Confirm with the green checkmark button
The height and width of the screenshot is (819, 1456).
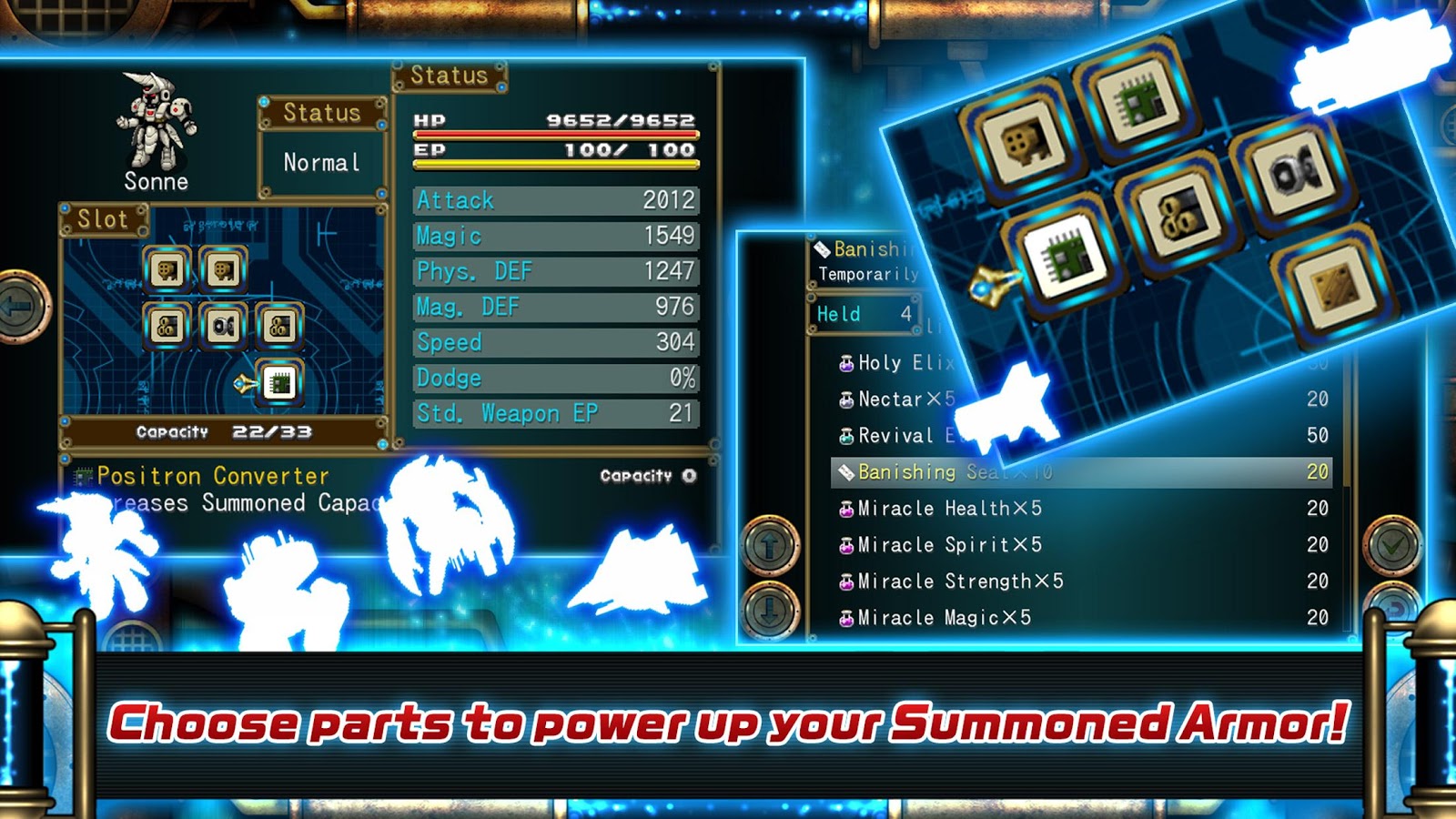tap(1392, 545)
